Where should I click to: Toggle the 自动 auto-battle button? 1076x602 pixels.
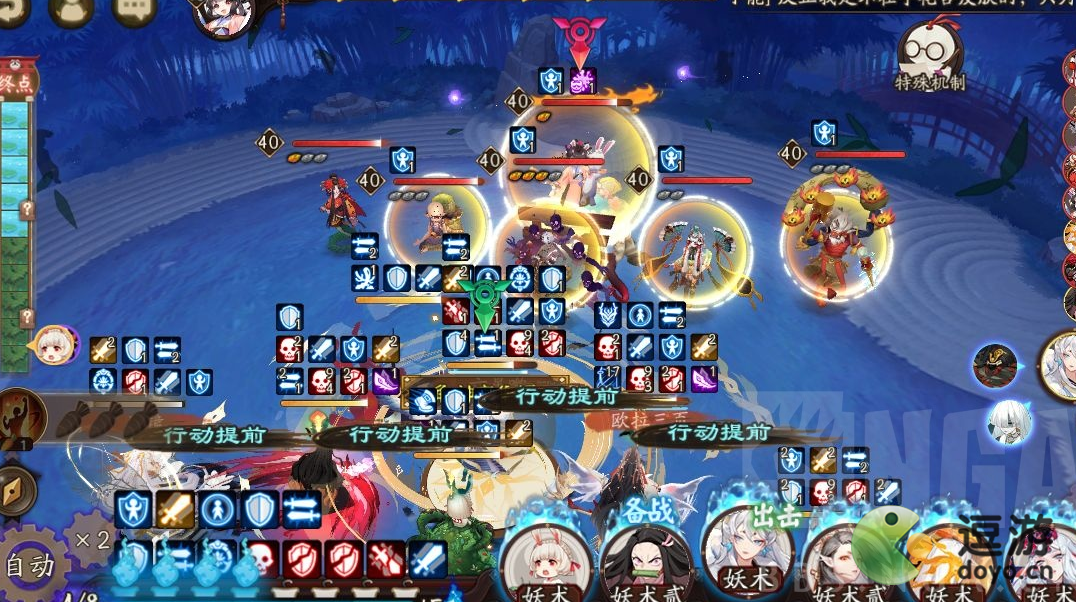click(28, 567)
